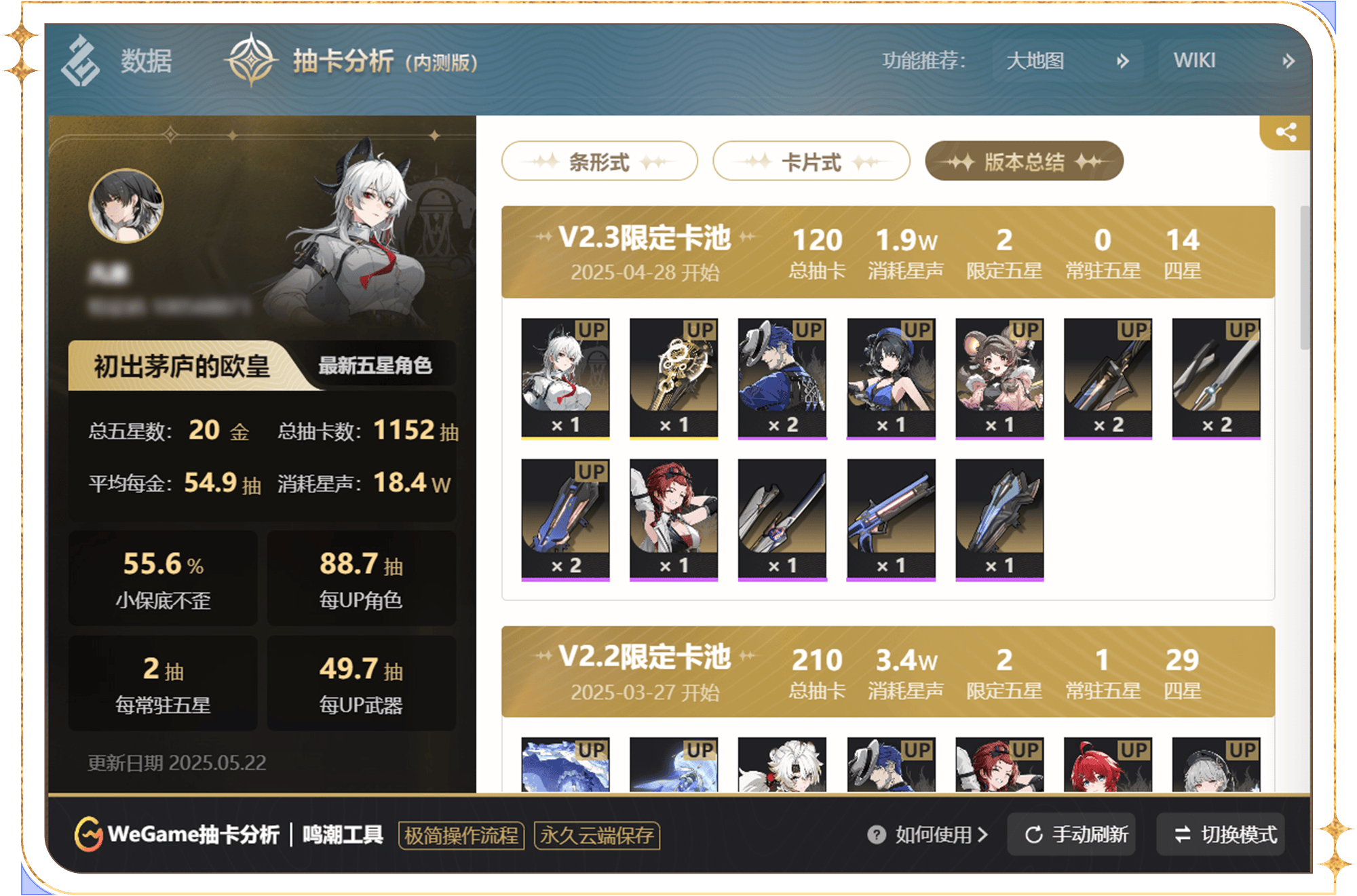Switch to the 卡片式 view

[811, 161]
